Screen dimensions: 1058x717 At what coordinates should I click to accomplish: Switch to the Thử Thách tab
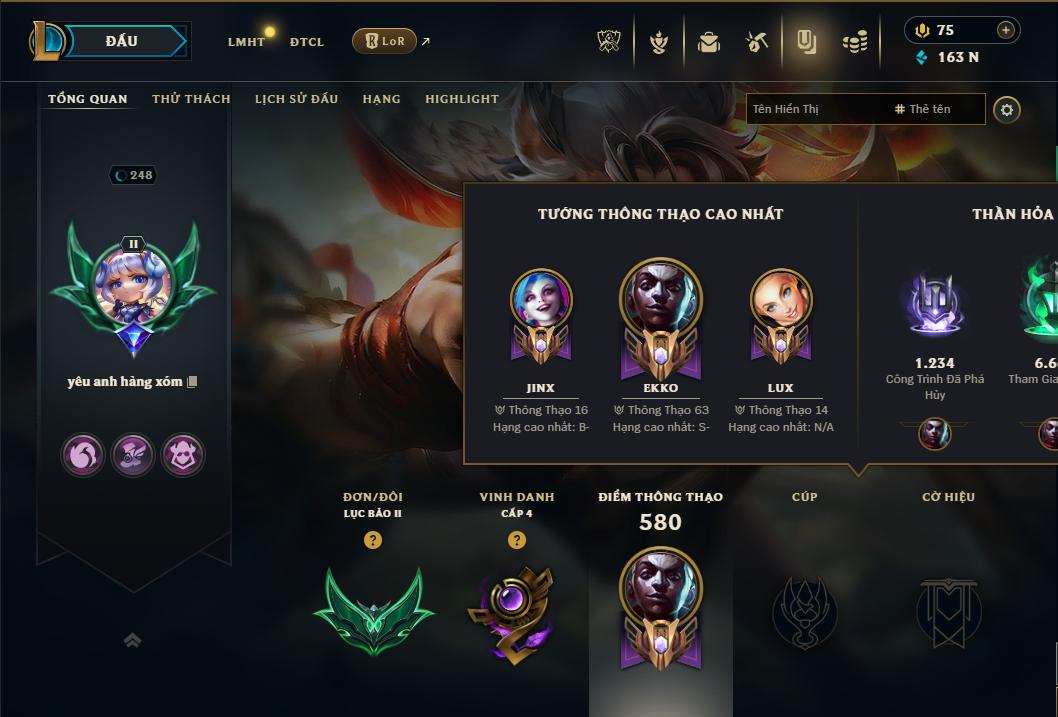click(x=191, y=99)
